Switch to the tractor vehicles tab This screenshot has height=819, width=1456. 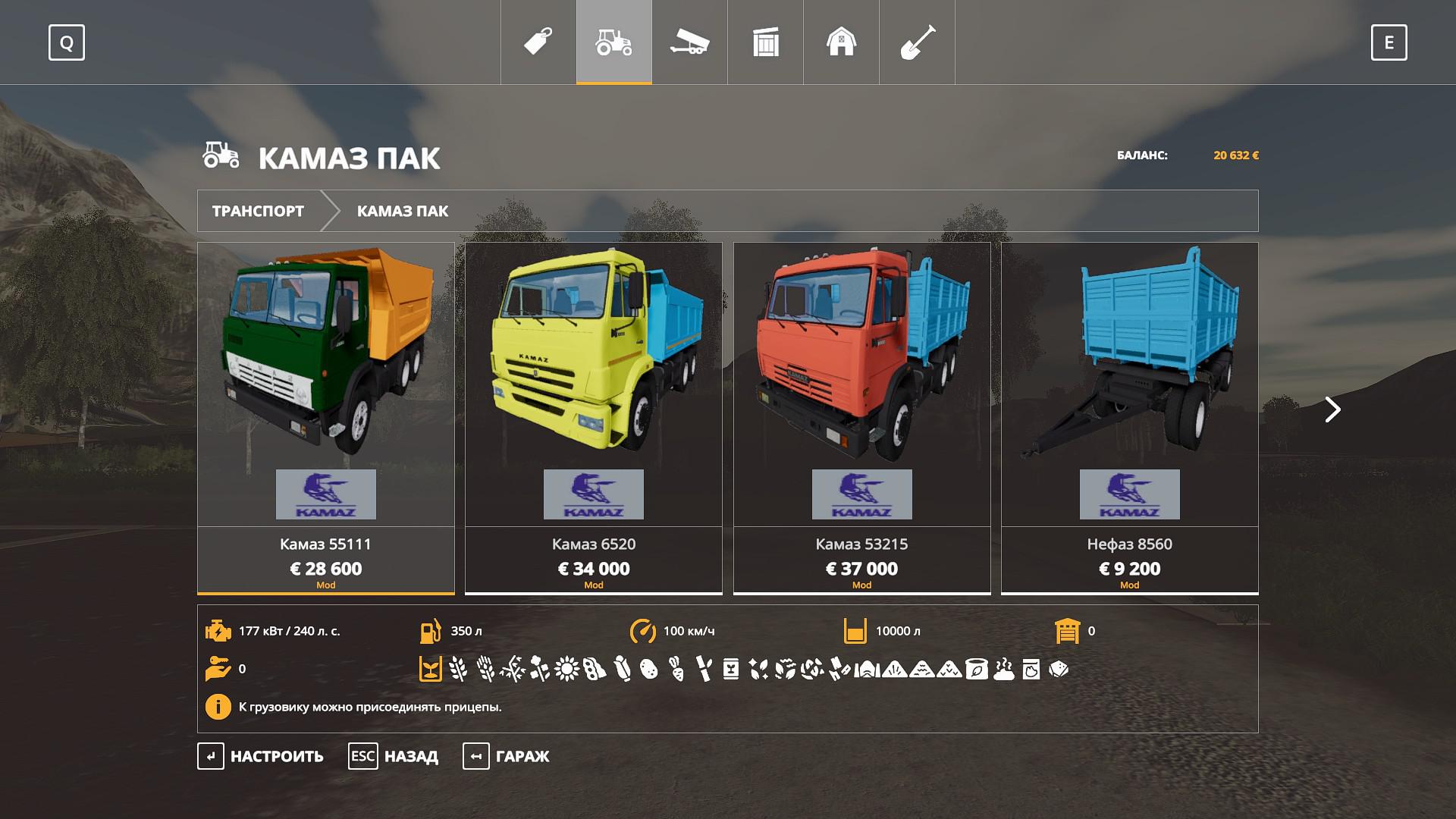[x=614, y=42]
